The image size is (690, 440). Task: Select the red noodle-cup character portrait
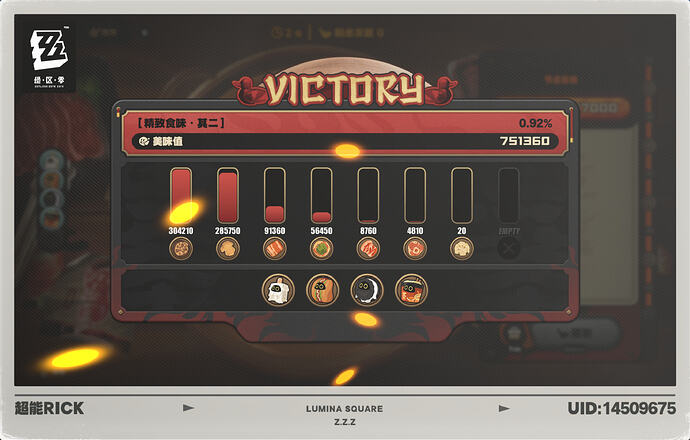click(410, 290)
